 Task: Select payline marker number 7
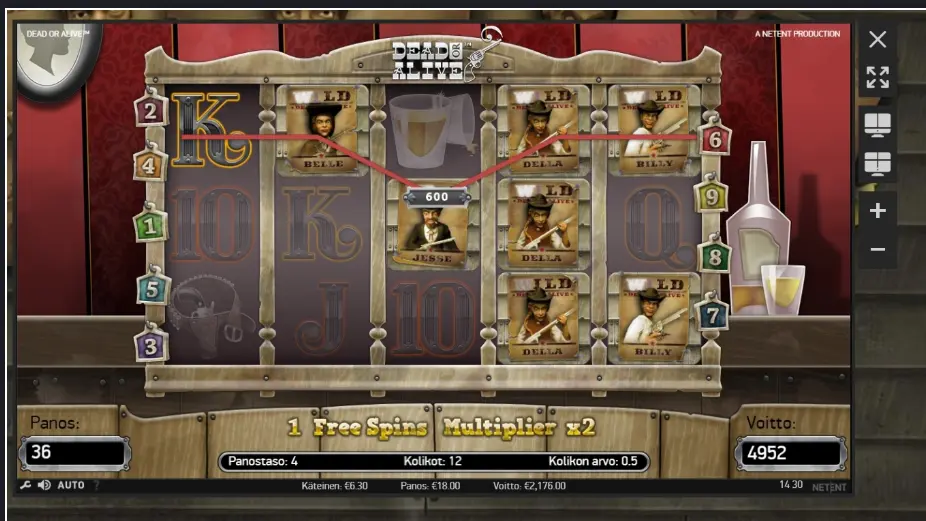coord(712,316)
